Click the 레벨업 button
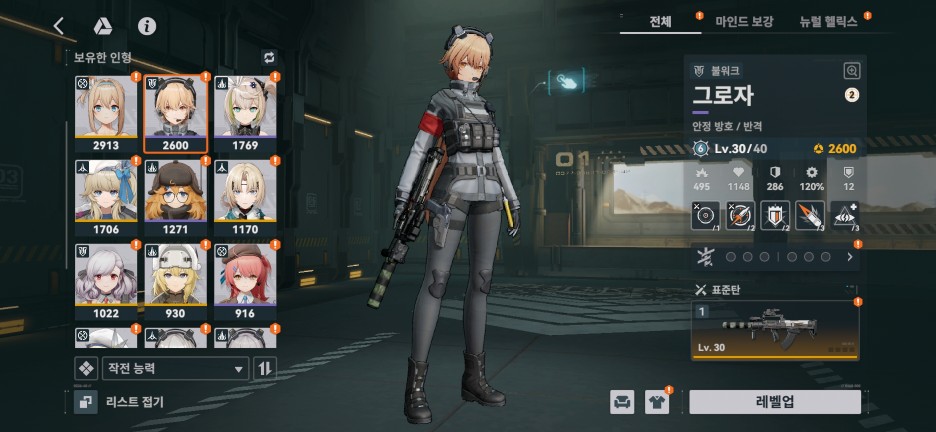This screenshot has height=432, width=936. point(774,402)
